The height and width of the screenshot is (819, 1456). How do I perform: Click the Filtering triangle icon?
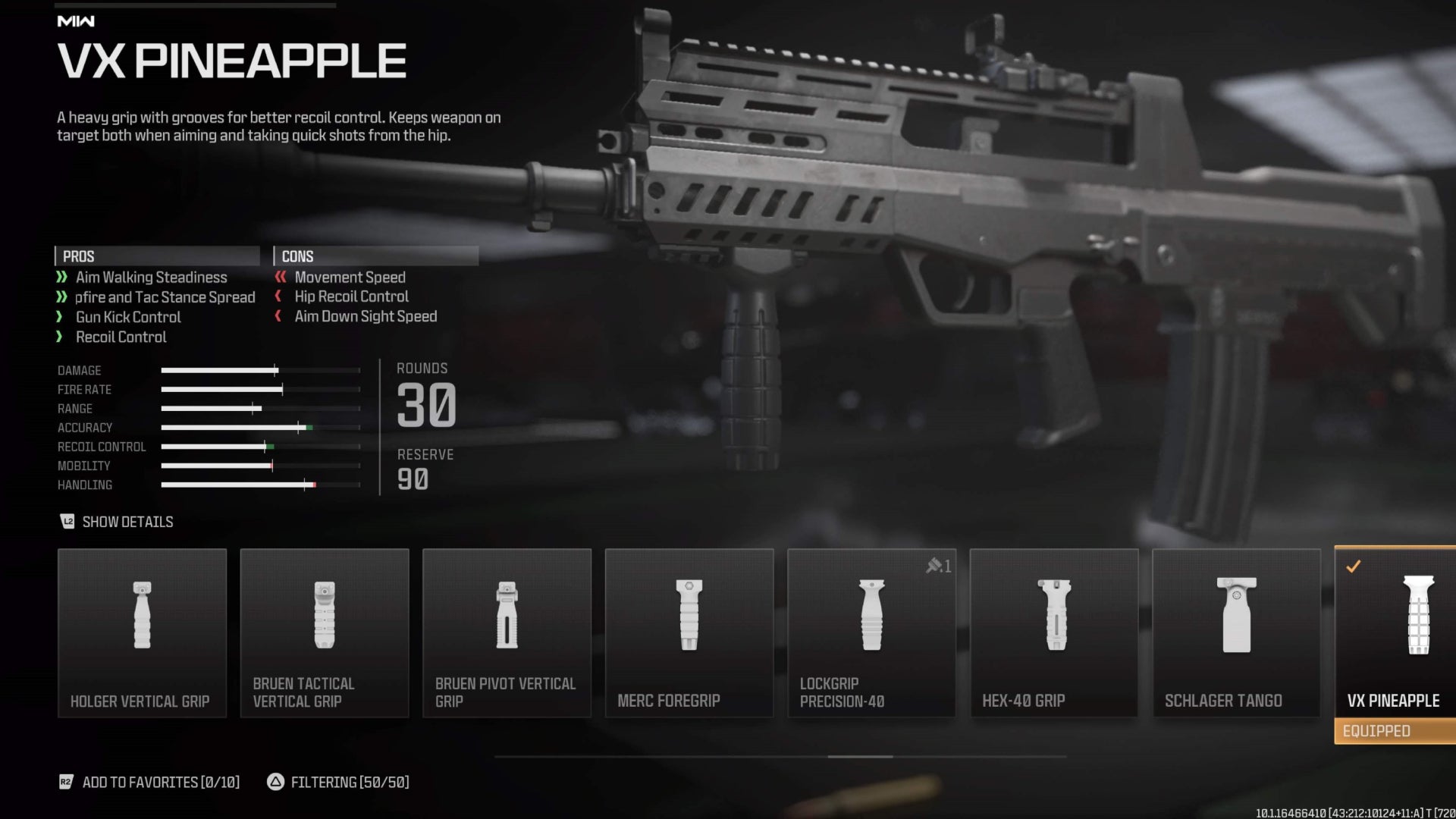click(x=275, y=782)
